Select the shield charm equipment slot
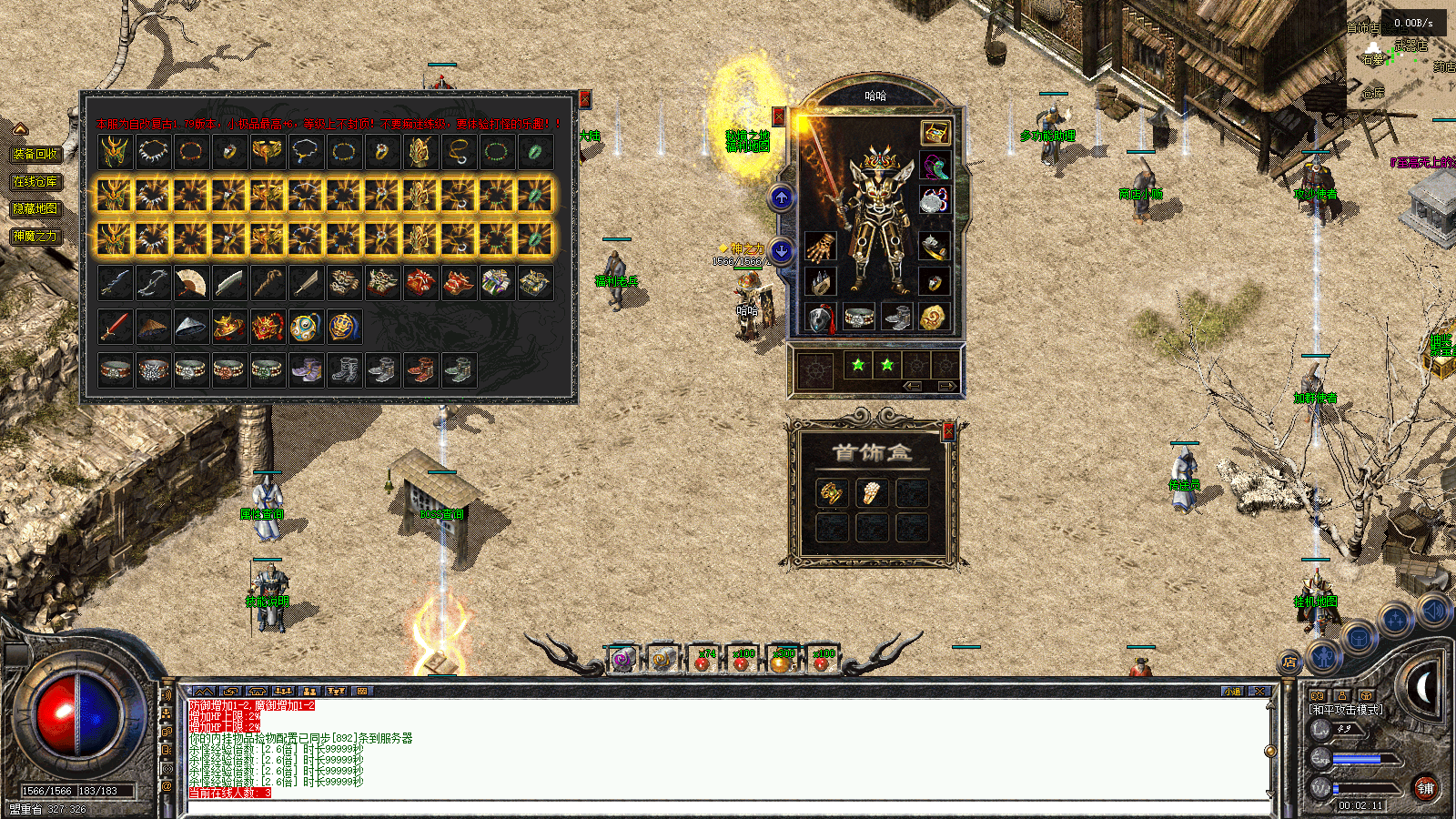This screenshot has height=819, width=1456. click(x=820, y=318)
